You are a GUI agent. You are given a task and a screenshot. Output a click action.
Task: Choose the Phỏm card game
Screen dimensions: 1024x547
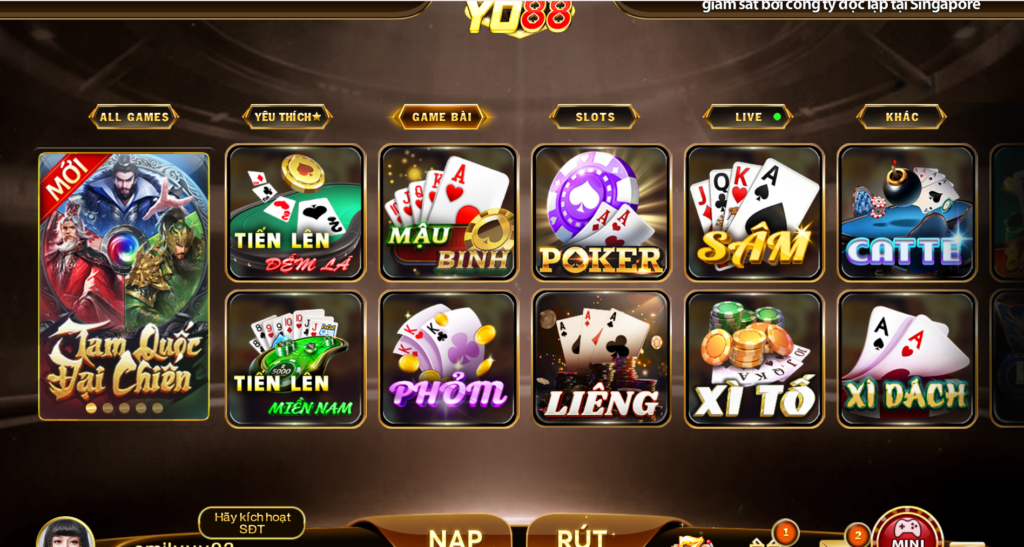[449, 359]
